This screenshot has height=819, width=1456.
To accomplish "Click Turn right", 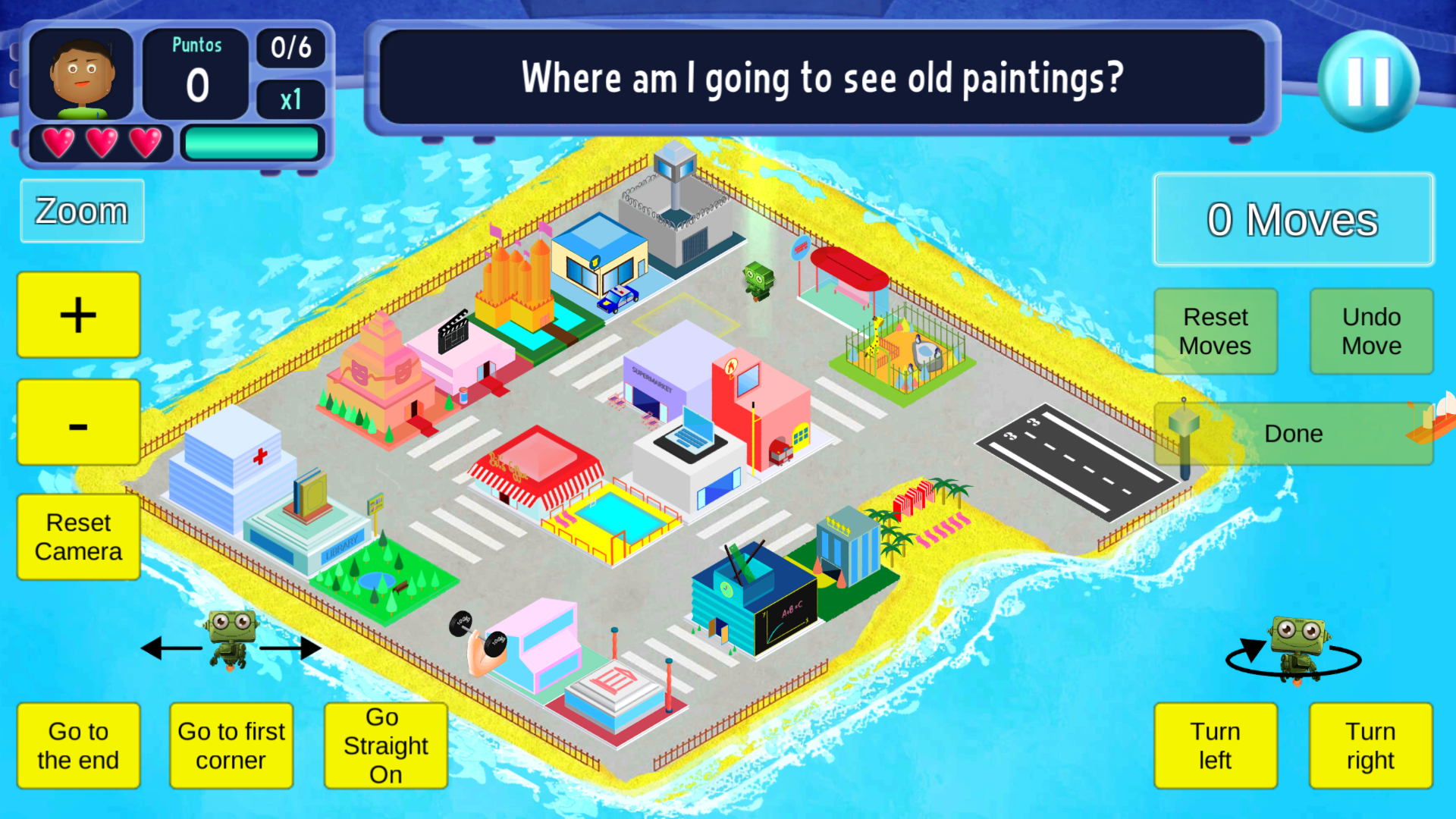I will pos(1370,745).
